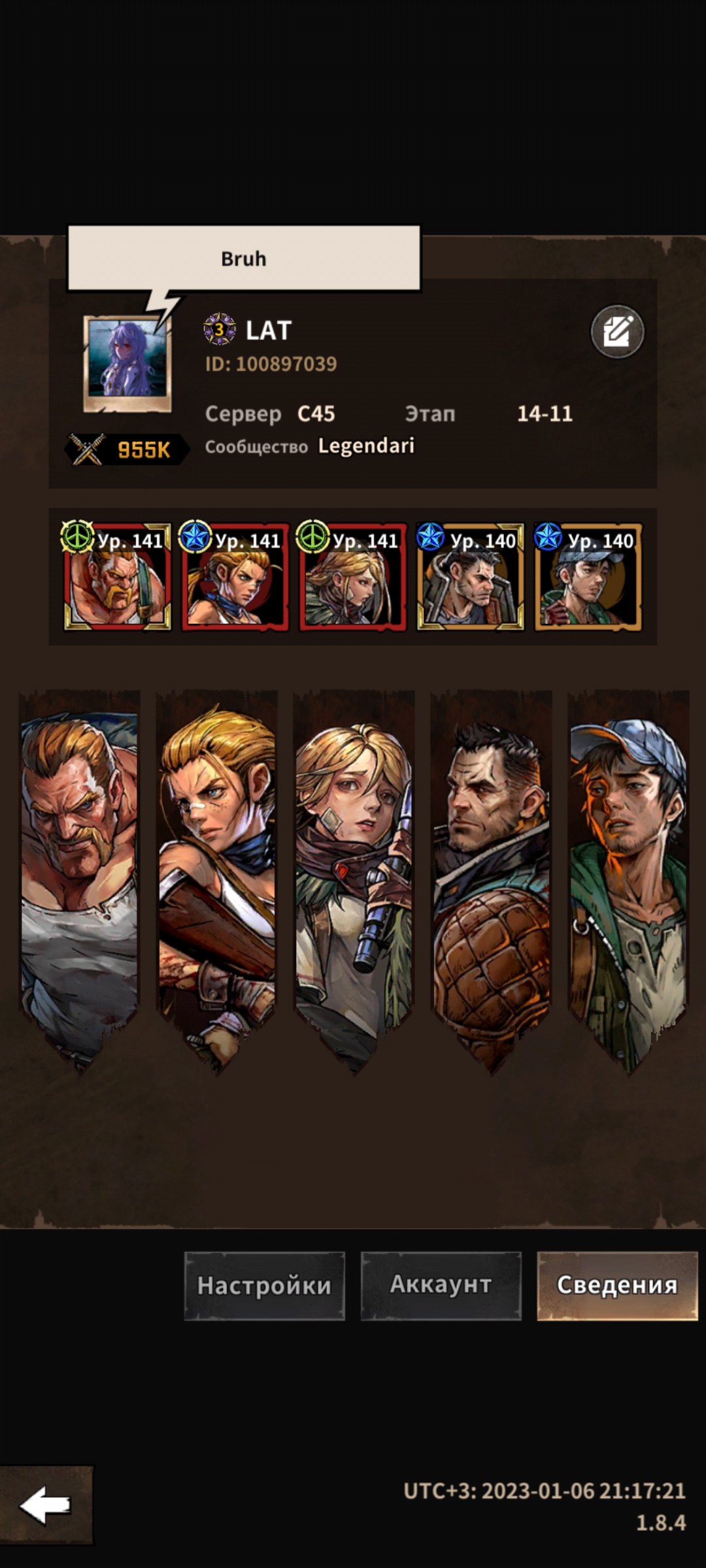
Task: View the large mustached brawler banner
Action: 80,875
